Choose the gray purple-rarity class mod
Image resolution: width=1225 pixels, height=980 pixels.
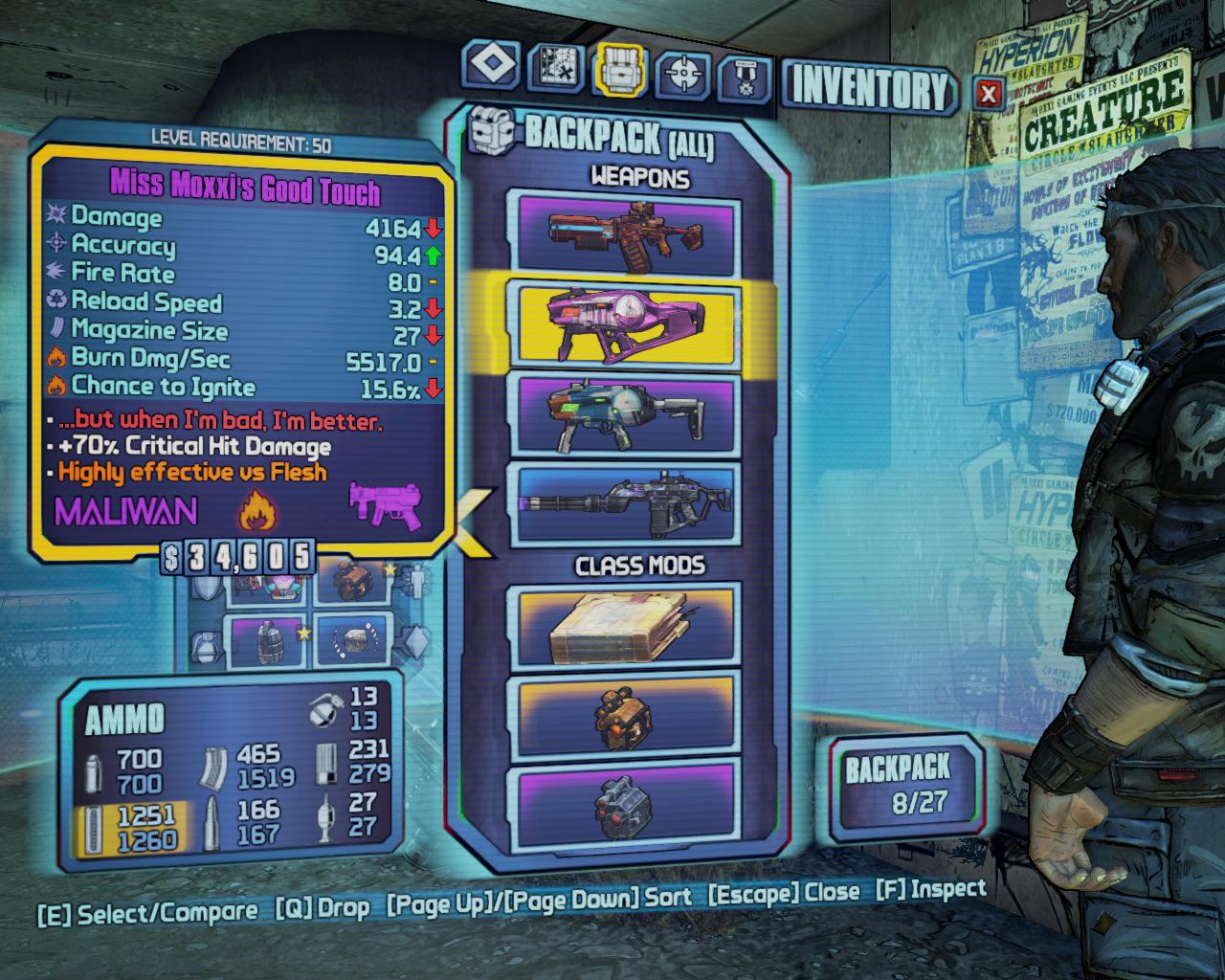[x=629, y=802]
